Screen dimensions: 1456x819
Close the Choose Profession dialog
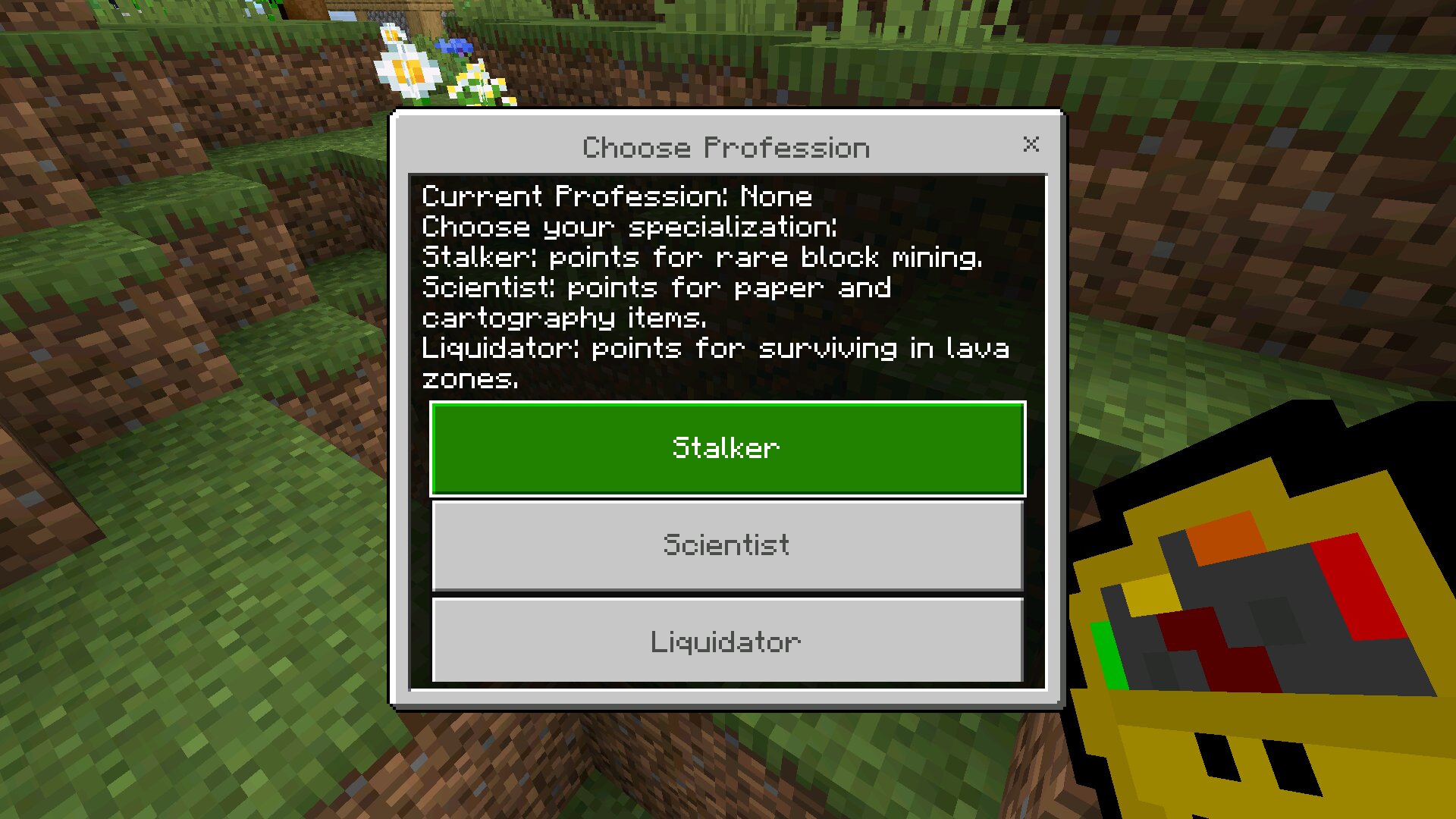point(1031,144)
